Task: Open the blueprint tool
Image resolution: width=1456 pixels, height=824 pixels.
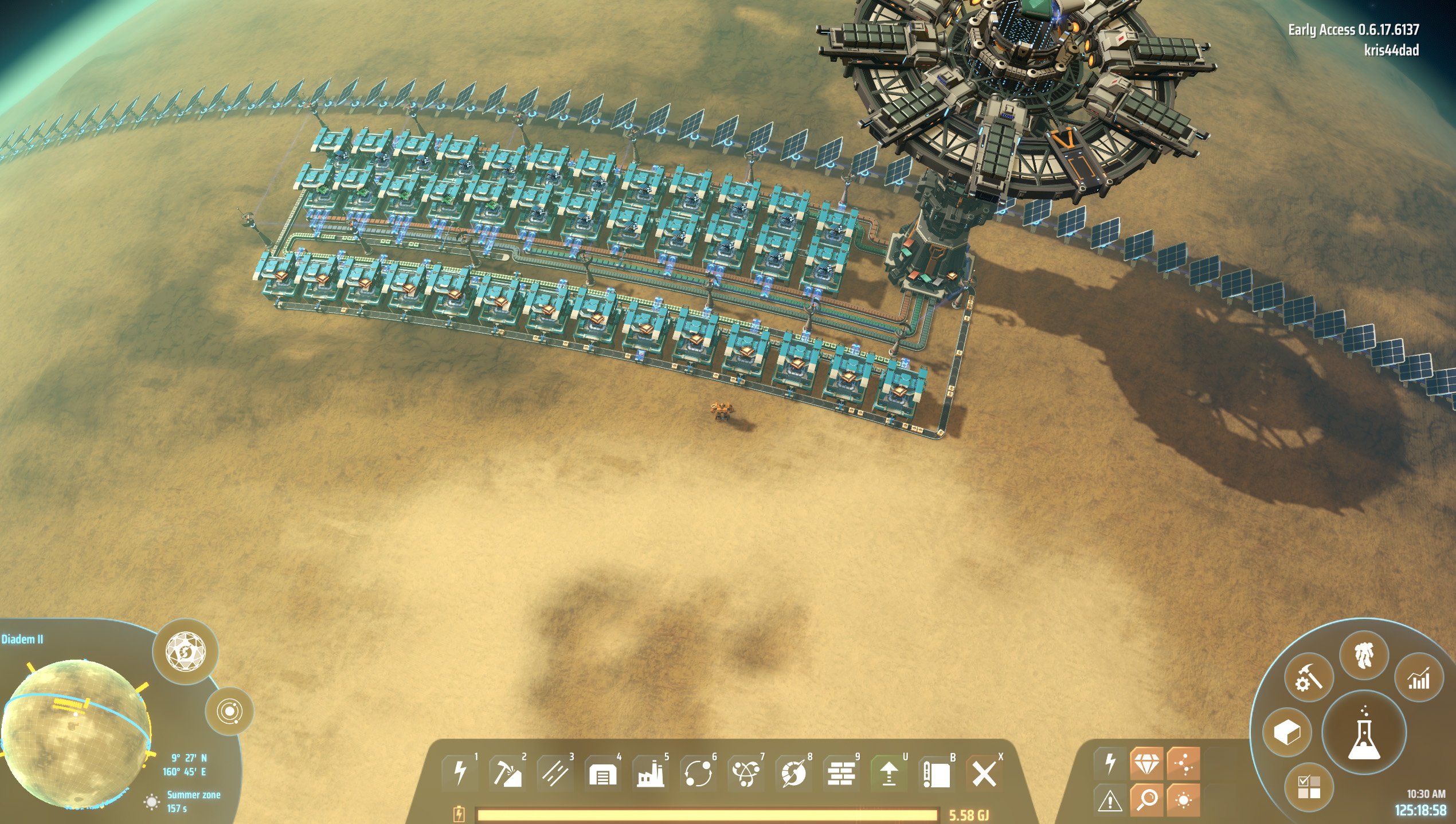Action: (x=936, y=773)
